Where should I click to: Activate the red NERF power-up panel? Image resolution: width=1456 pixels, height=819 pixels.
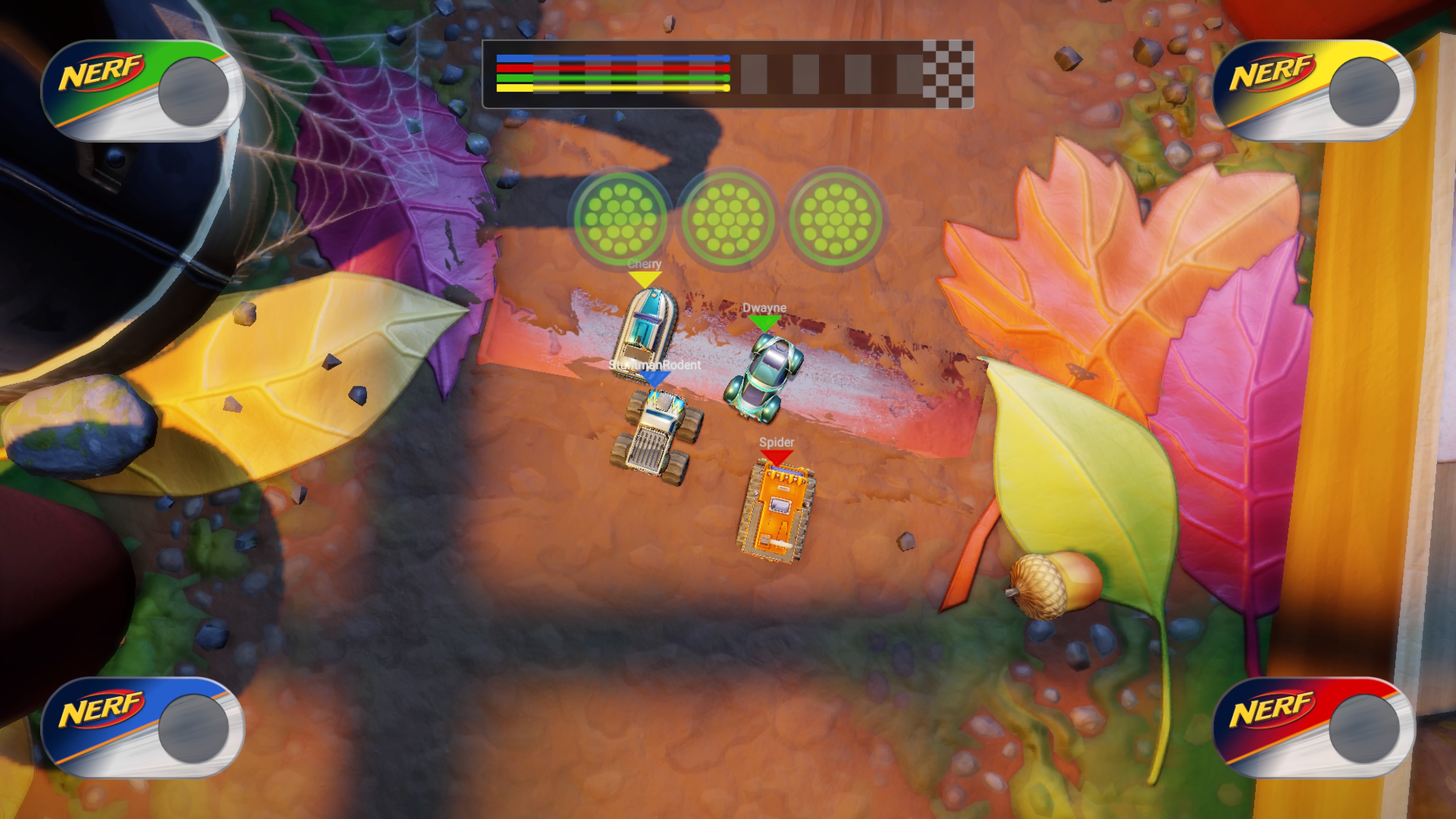point(1313,728)
